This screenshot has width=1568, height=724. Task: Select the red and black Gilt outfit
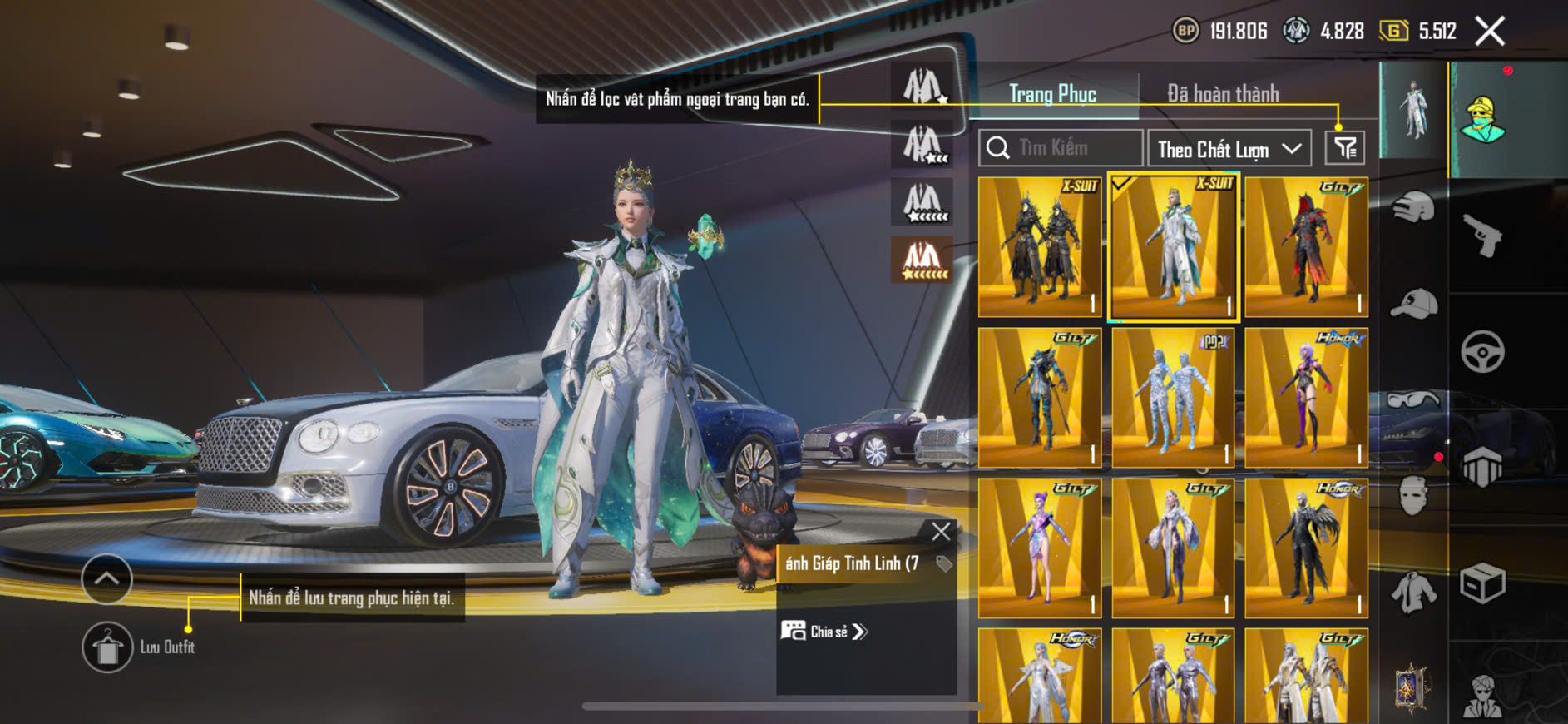click(1306, 247)
